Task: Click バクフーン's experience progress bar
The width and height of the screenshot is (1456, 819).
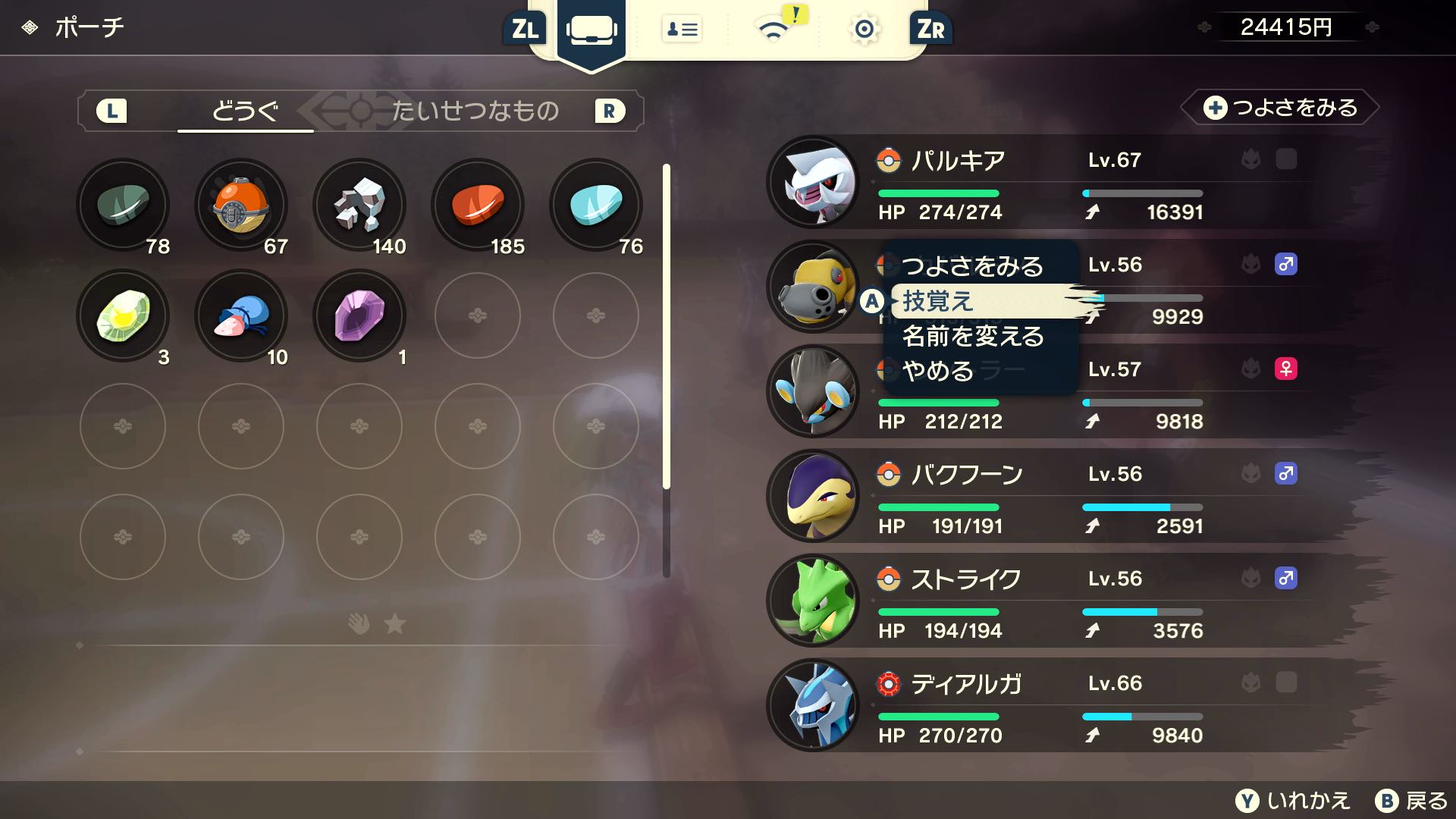Action: tap(1141, 508)
